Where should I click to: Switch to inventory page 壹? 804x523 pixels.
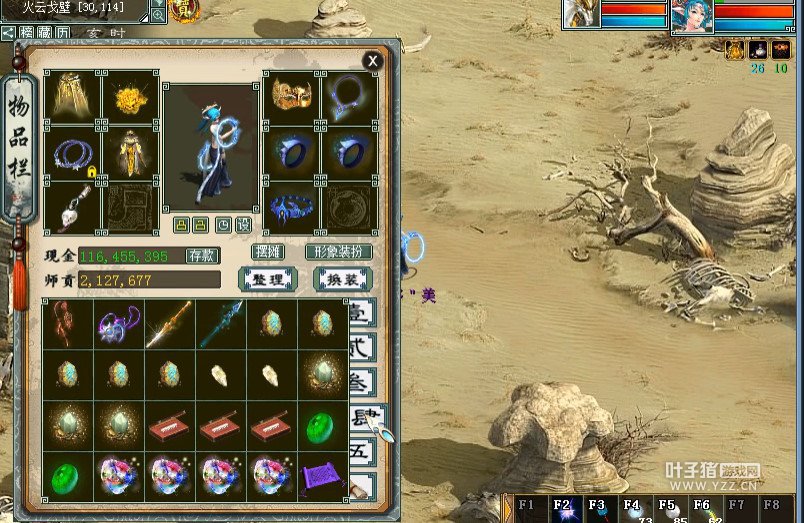(362, 313)
